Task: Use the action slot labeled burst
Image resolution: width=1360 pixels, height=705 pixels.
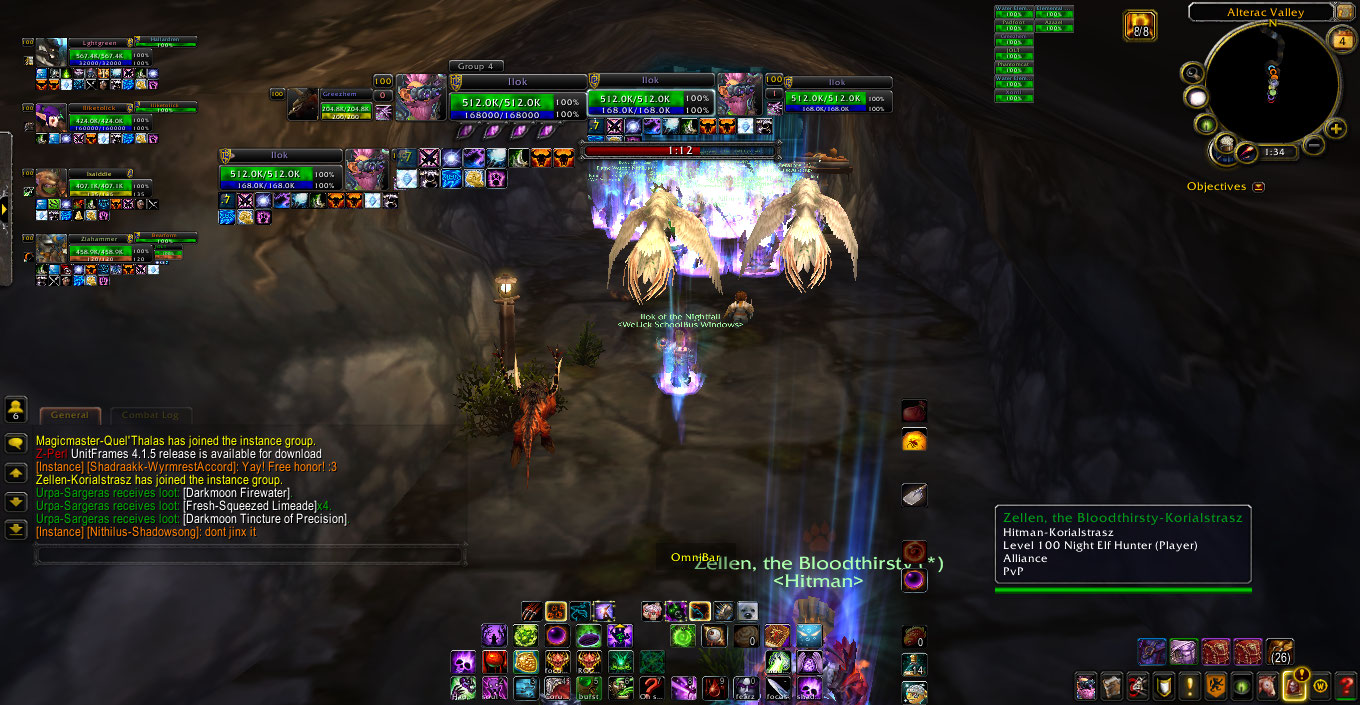Action: point(590,687)
